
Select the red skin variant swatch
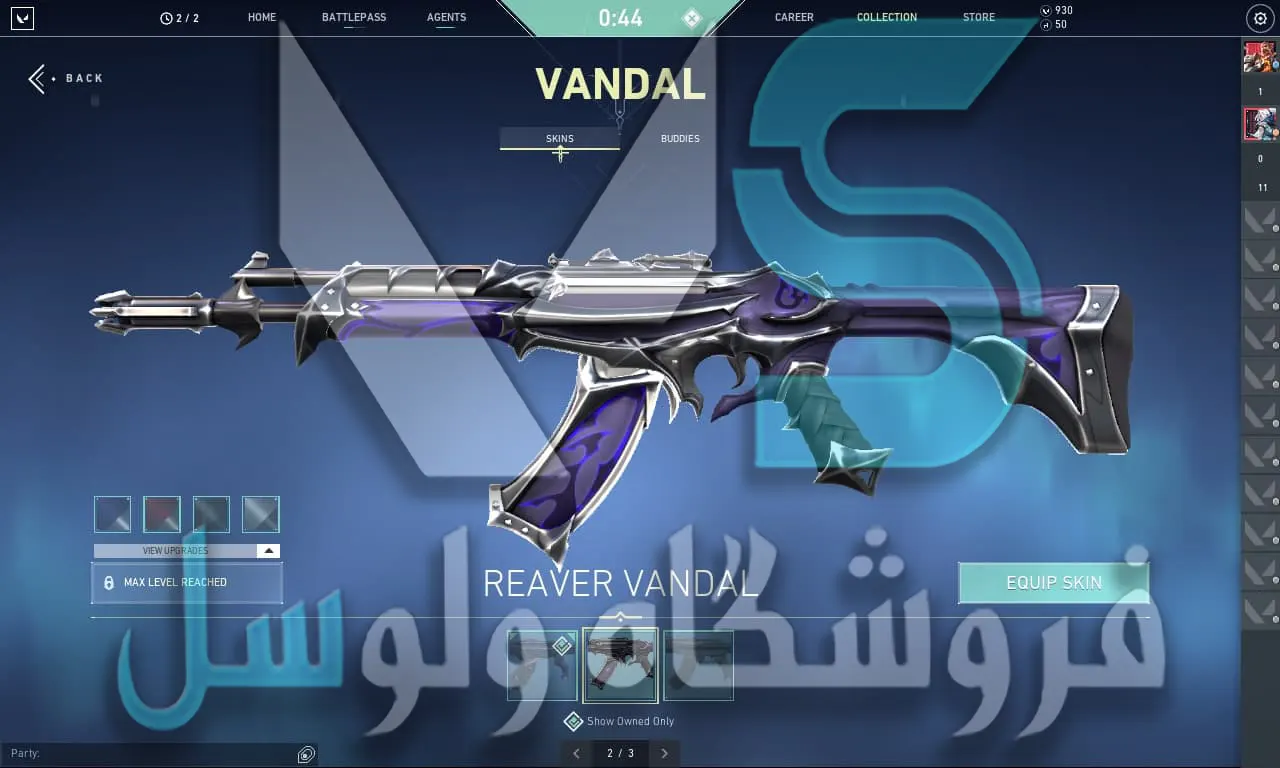coord(162,514)
